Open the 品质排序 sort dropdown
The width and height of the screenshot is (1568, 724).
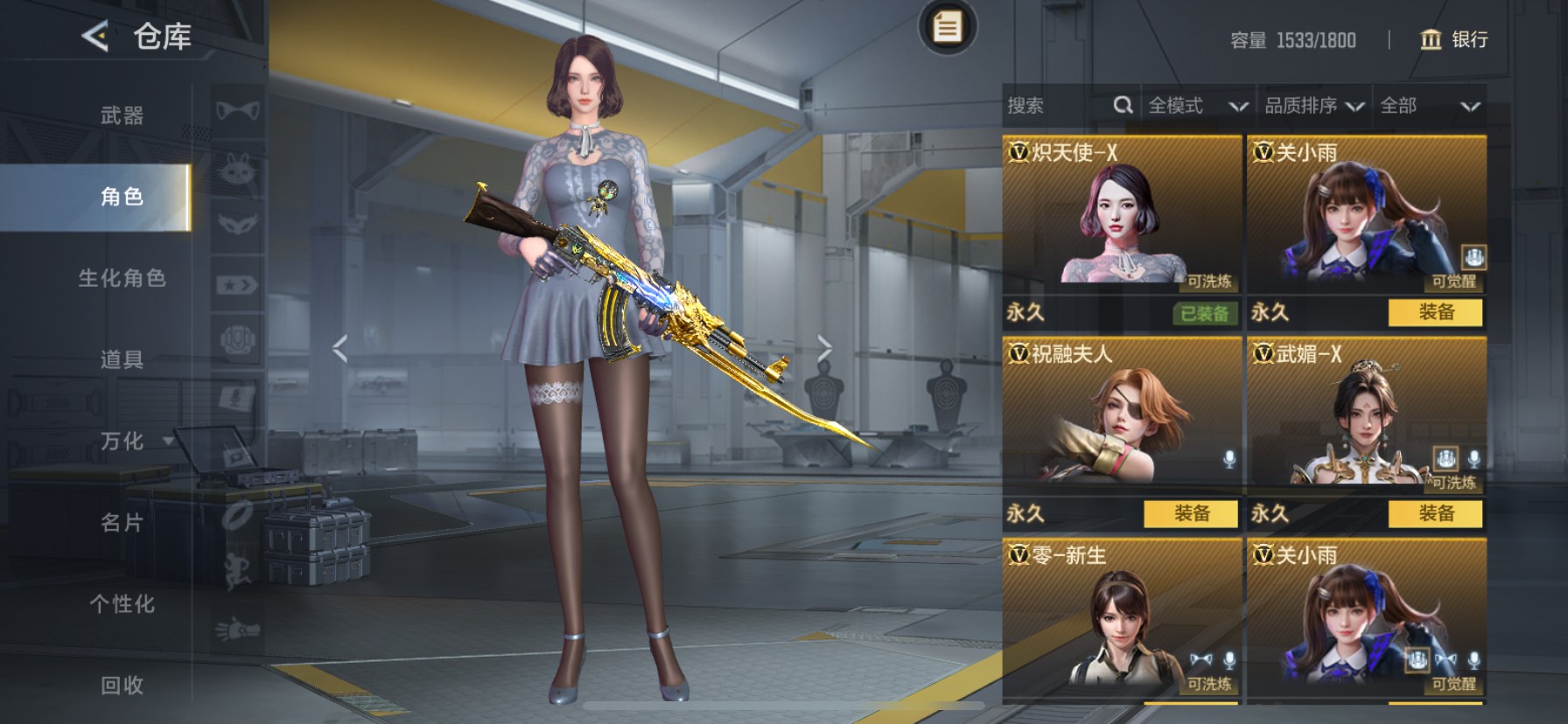pyautogui.click(x=1313, y=106)
